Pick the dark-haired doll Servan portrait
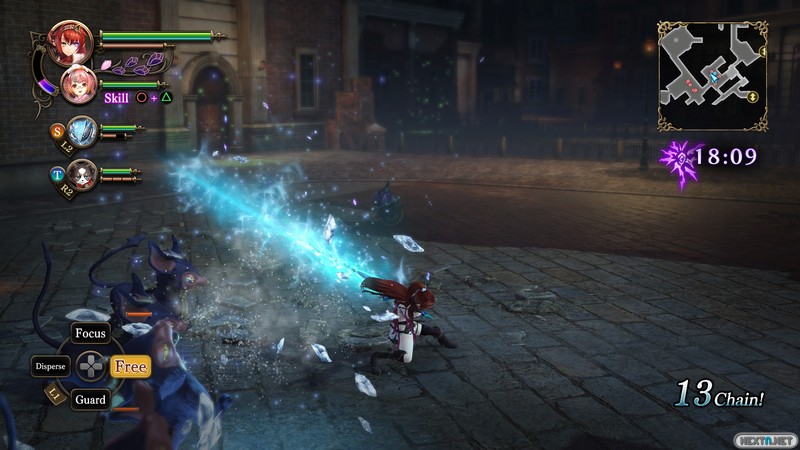The width and height of the screenshot is (800, 450). pyautogui.click(x=82, y=174)
